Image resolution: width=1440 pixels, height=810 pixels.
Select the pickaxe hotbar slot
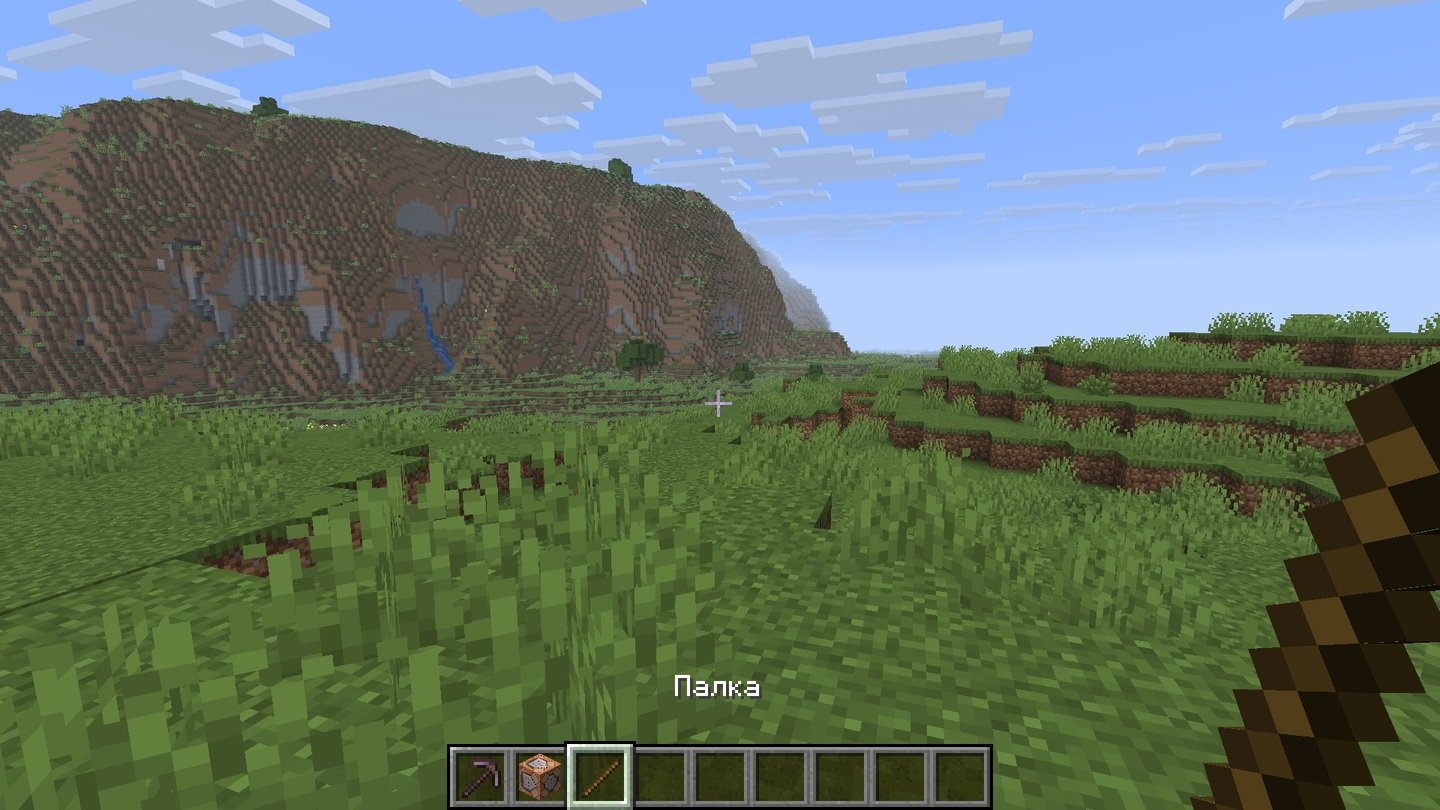click(x=480, y=777)
